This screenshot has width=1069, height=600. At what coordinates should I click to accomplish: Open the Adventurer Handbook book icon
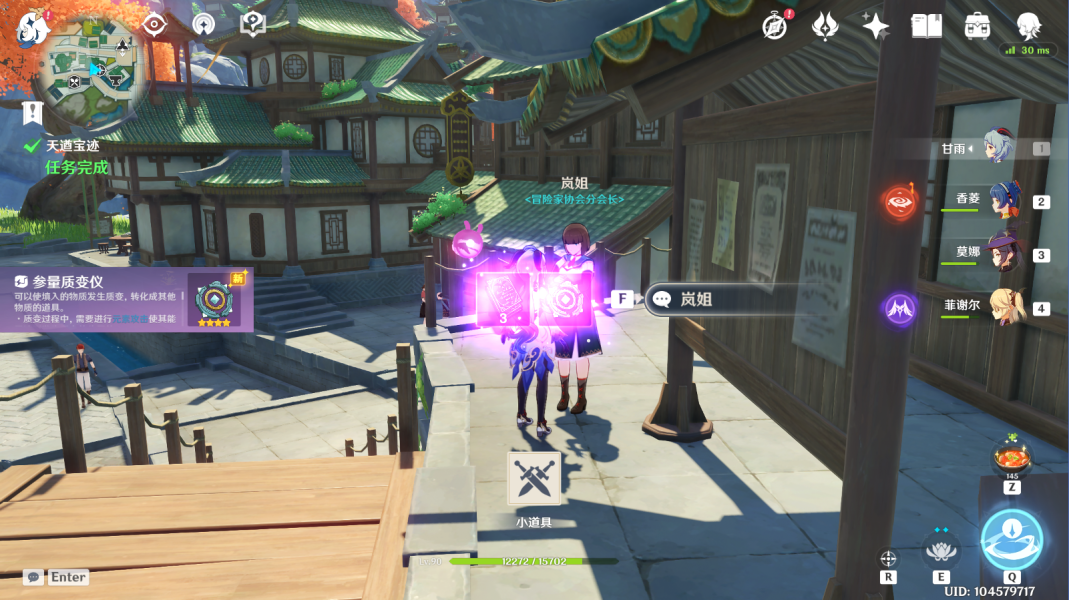[926, 26]
